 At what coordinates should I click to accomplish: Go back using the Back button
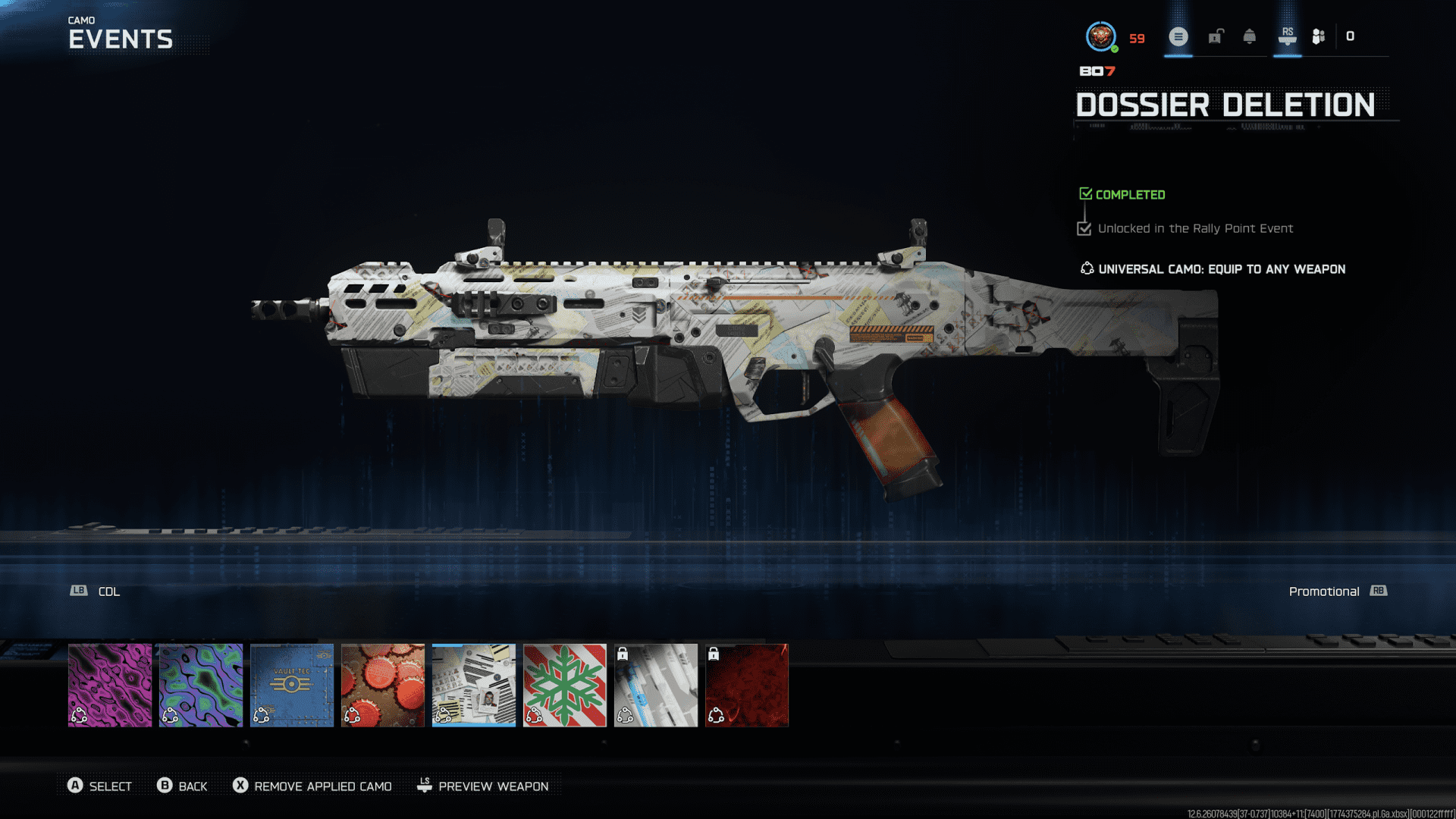click(x=182, y=786)
